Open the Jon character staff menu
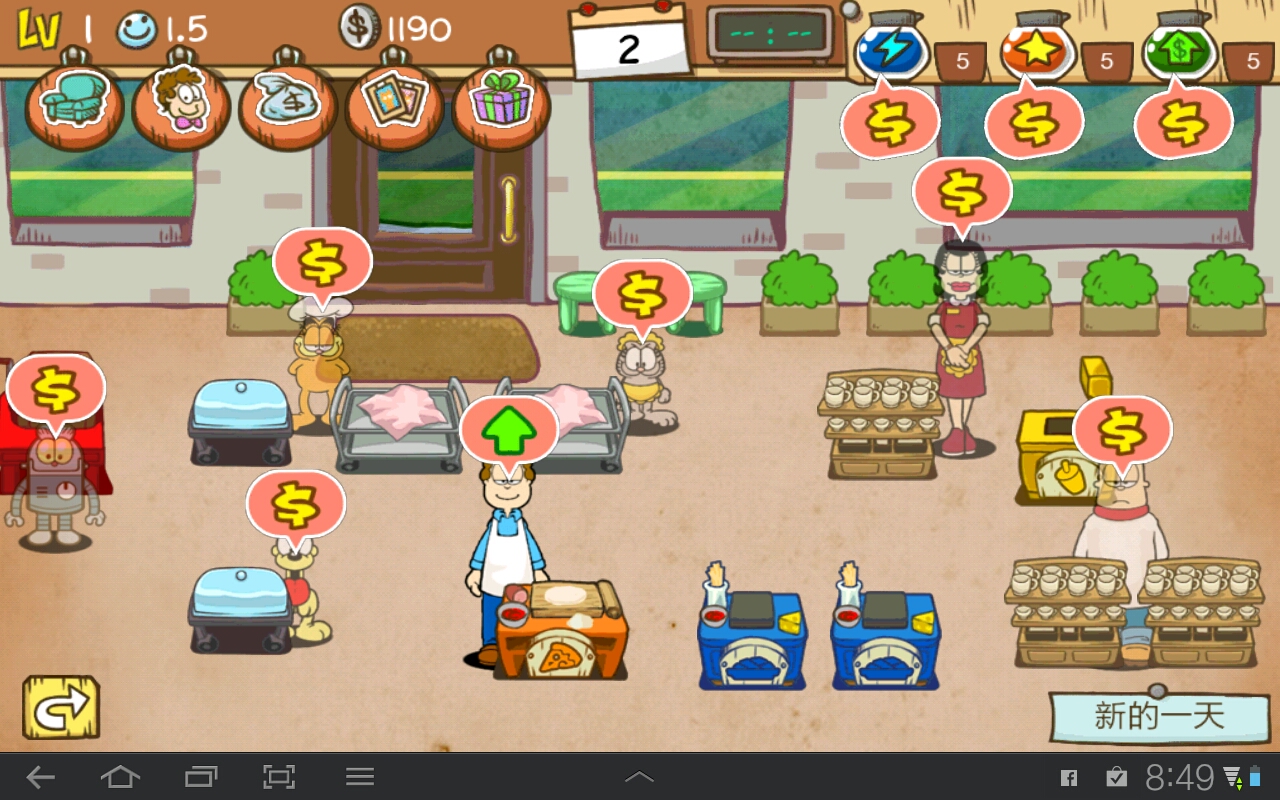 coord(181,103)
